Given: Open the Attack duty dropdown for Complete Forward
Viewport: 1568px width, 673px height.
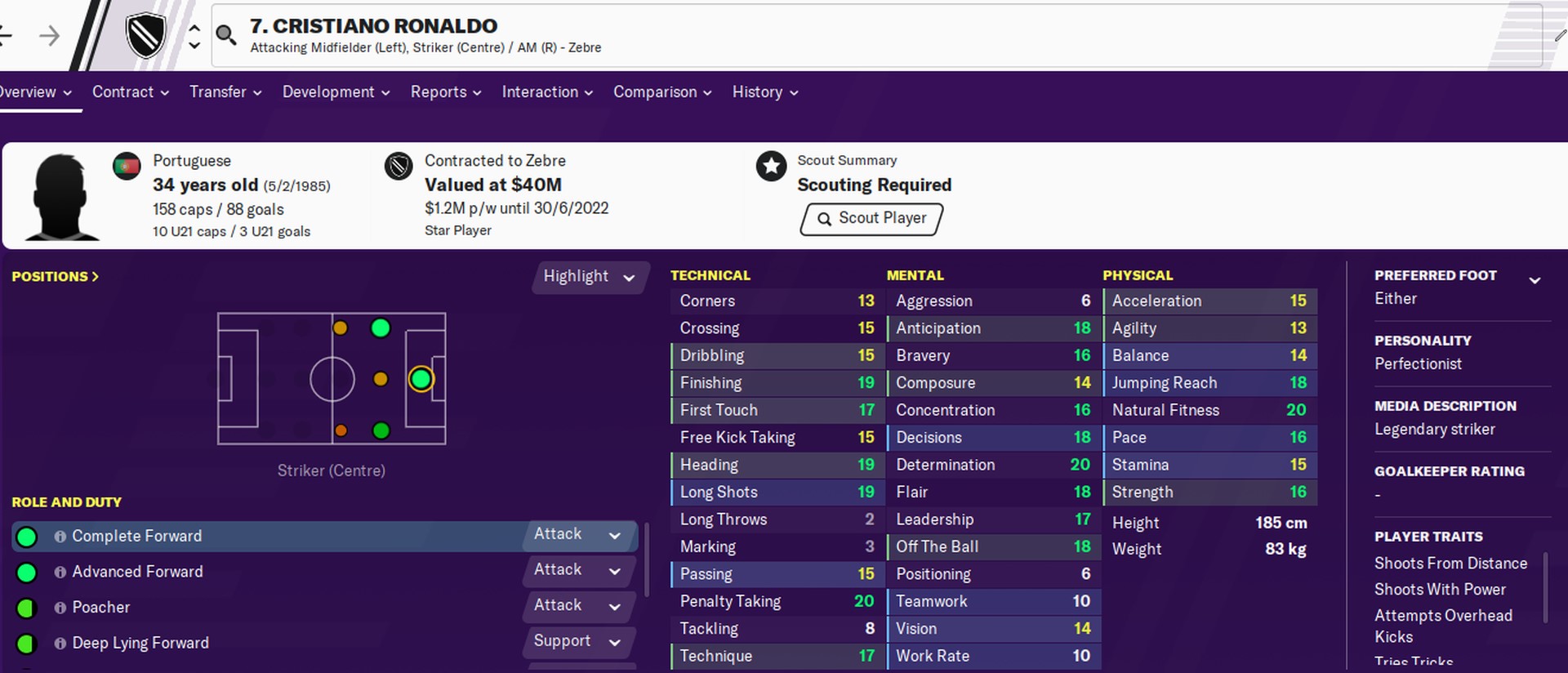Looking at the screenshot, I should point(578,535).
